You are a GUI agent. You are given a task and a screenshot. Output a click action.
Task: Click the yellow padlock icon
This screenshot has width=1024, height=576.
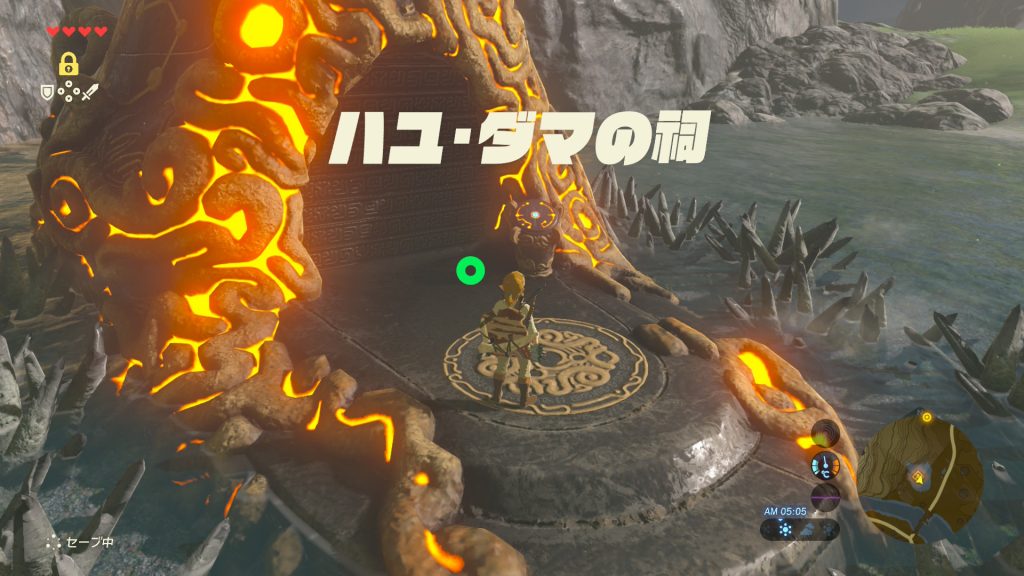68,65
